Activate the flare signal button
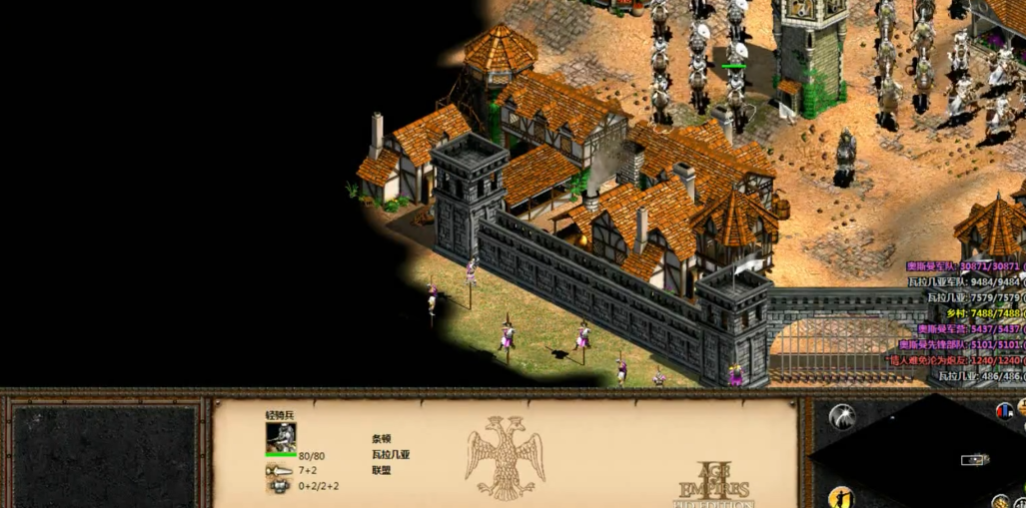Viewport: 1026px width, 508px height. click(842, 416)
